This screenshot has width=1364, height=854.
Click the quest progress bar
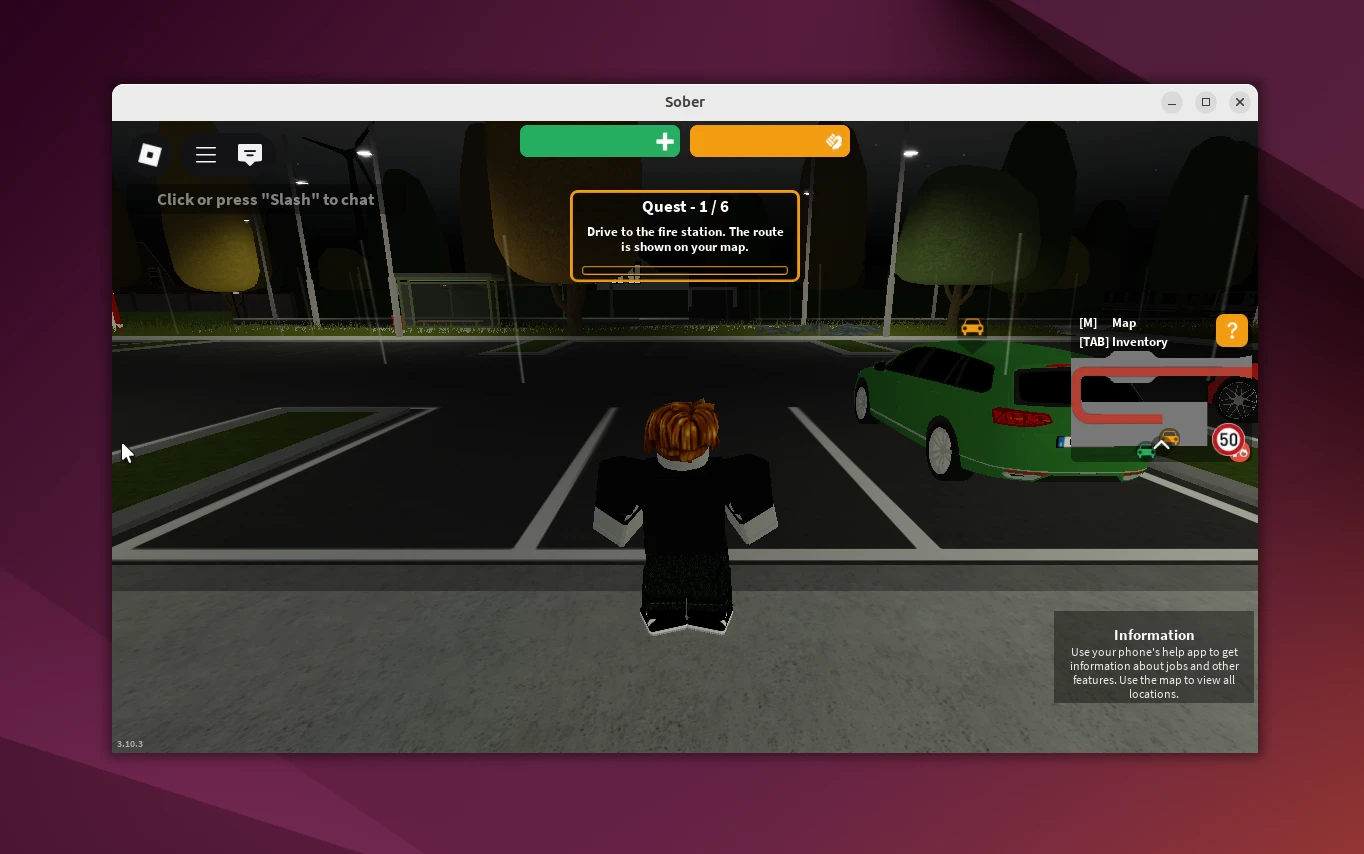coord(684,270)
